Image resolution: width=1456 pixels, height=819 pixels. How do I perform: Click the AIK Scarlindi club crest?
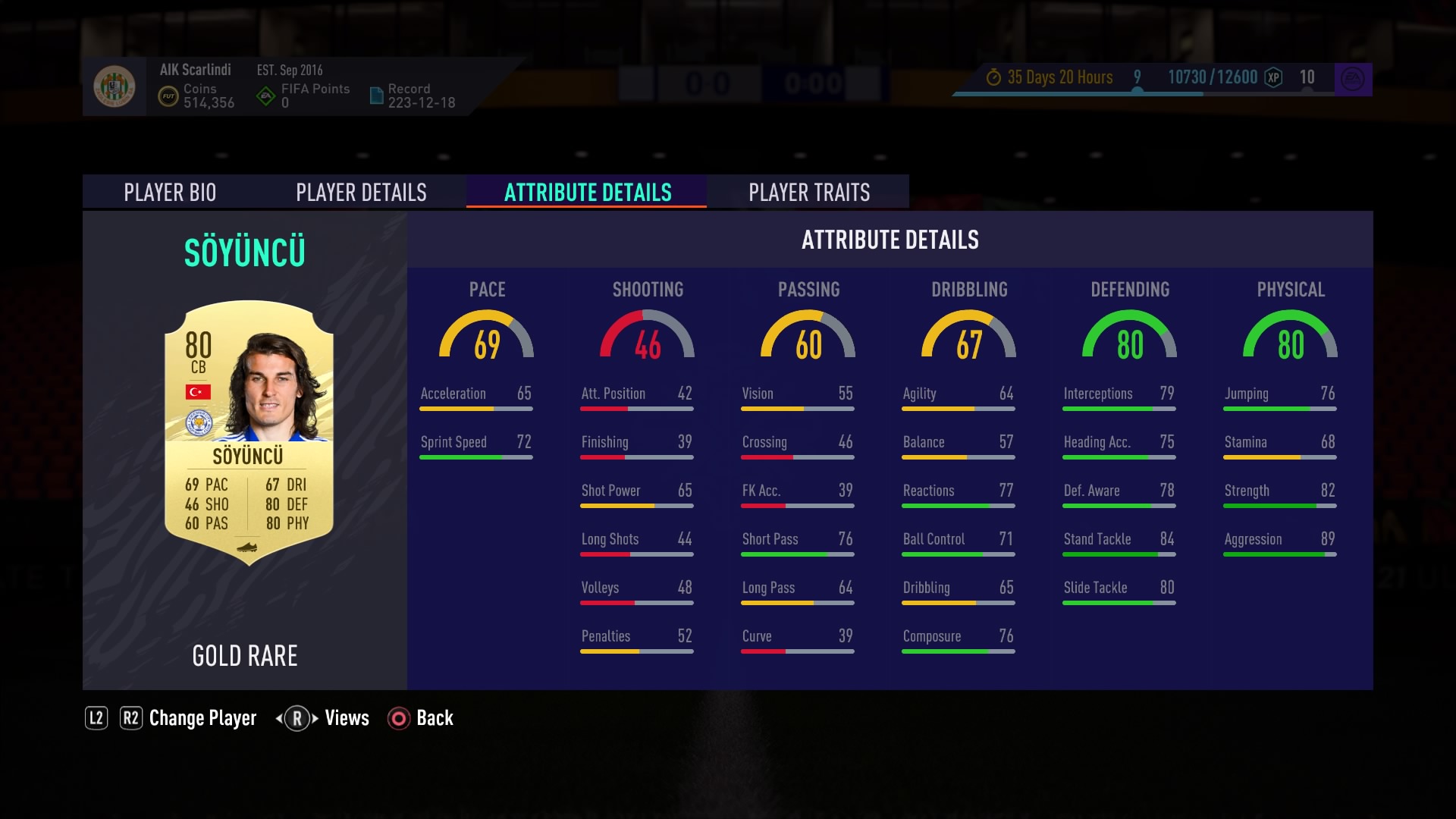pos(116,86)
